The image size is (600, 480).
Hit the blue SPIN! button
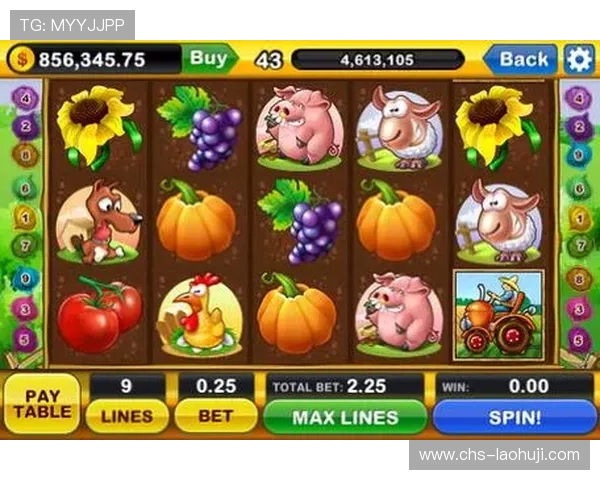tap(514, 417)
